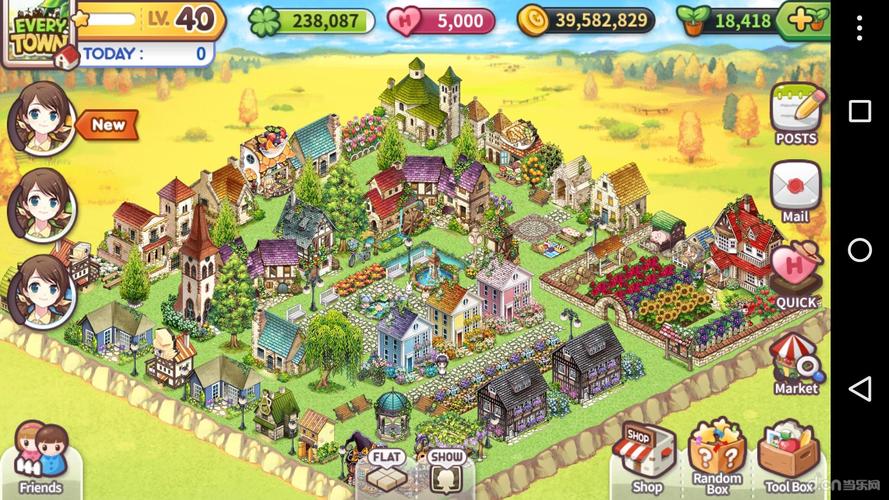Screen dimensions: 889x500
Task: Toggle the FLAT view button
Action: (x=387, y=469)
